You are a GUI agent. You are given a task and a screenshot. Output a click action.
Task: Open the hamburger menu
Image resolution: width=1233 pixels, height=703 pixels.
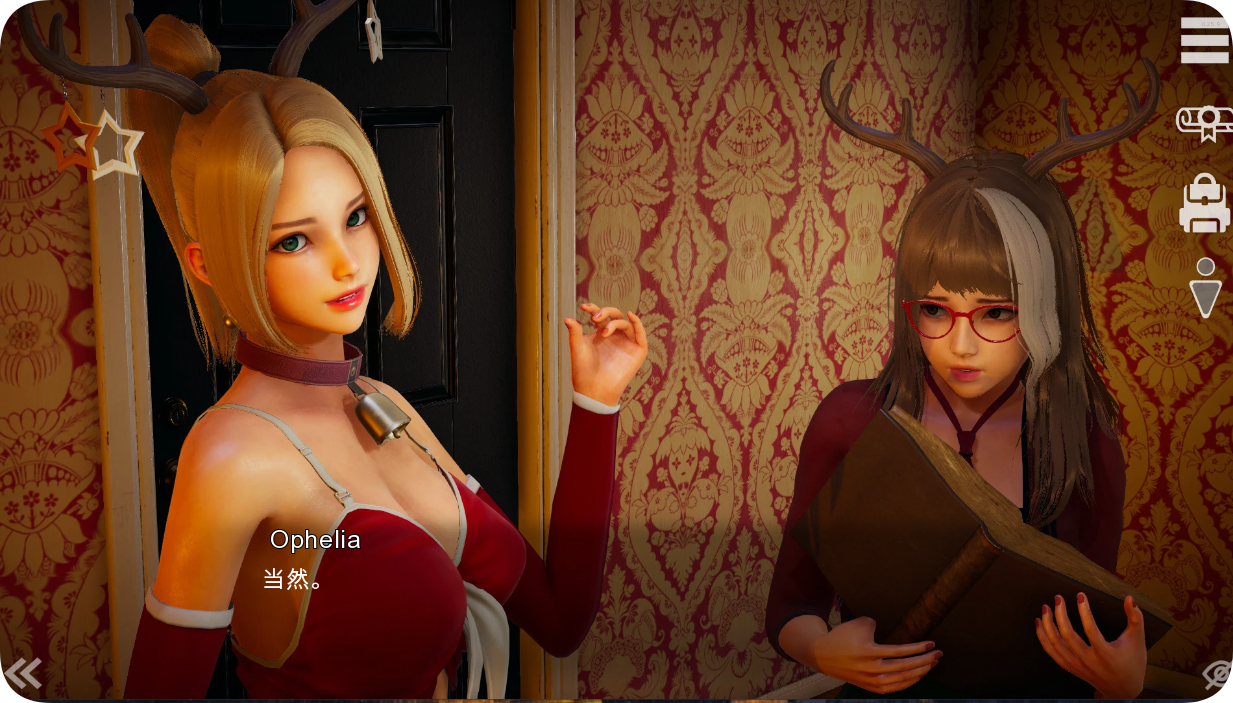click(1204, 41)
